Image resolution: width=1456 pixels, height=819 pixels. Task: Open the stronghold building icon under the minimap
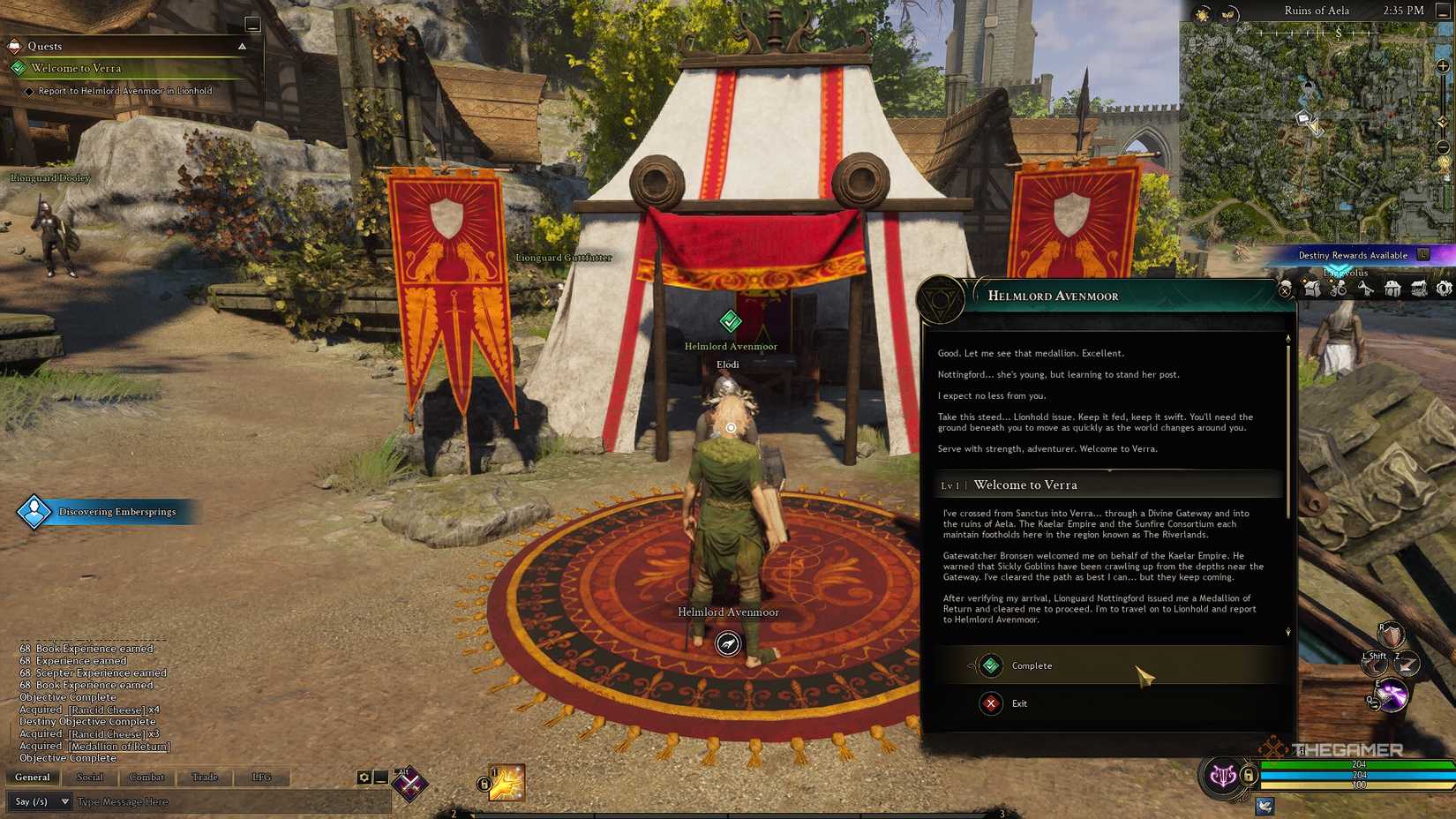click(1392, 288)
